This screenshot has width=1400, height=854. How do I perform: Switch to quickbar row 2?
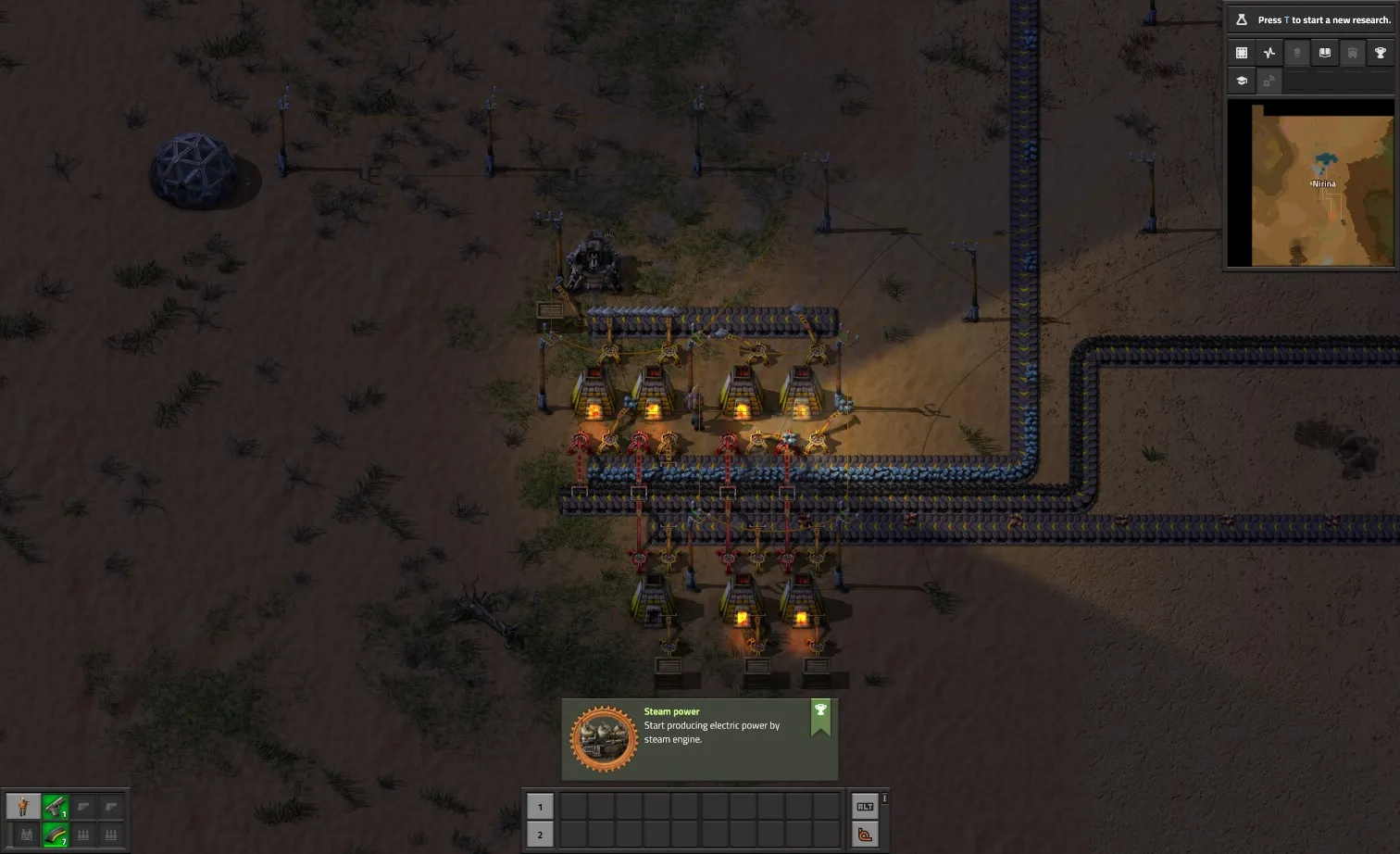(540, 834)
